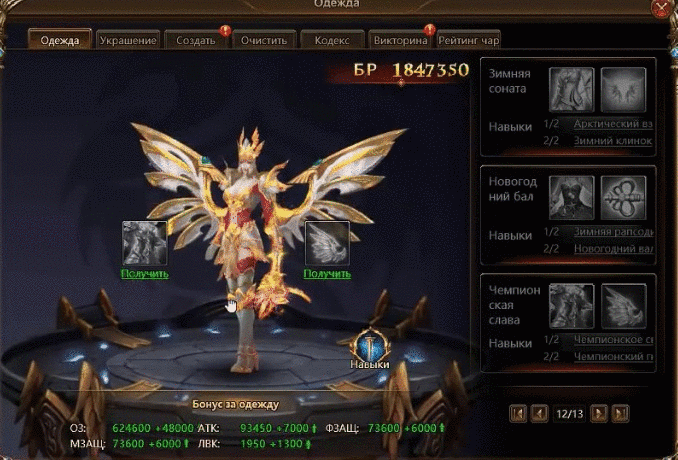Click Получить under the wings slot
The height and width of the screenshot is (460, 678).
(326, 273)
